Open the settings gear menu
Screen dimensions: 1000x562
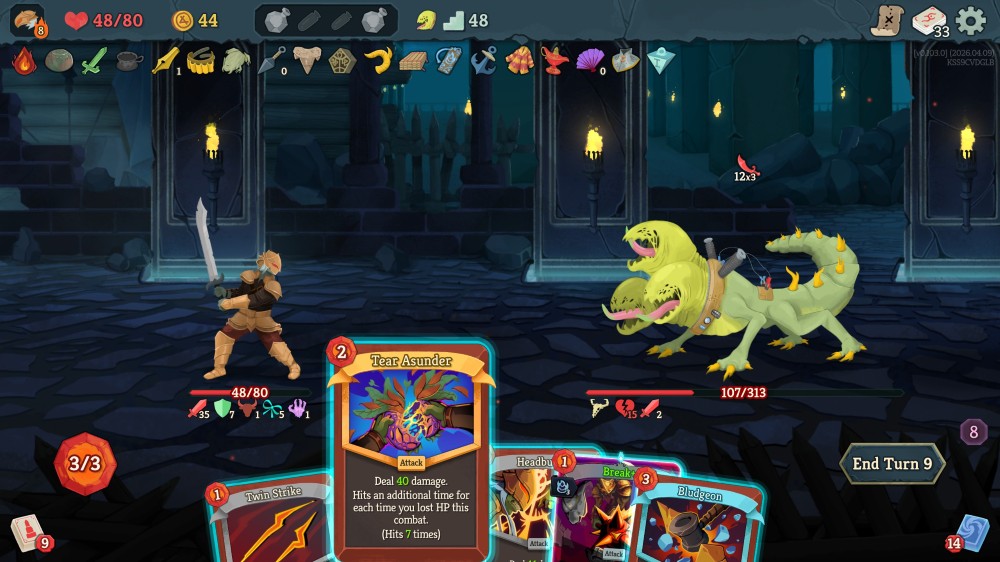[970, 21]
